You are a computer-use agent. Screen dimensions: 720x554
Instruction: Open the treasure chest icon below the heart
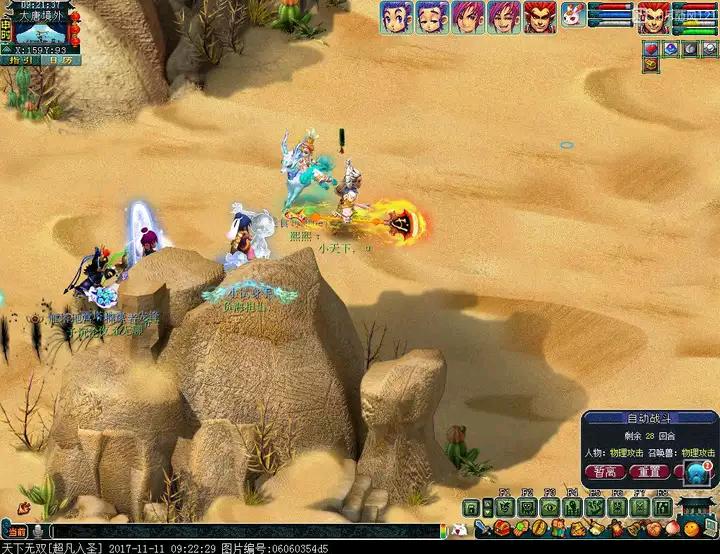tap(649, 64)
